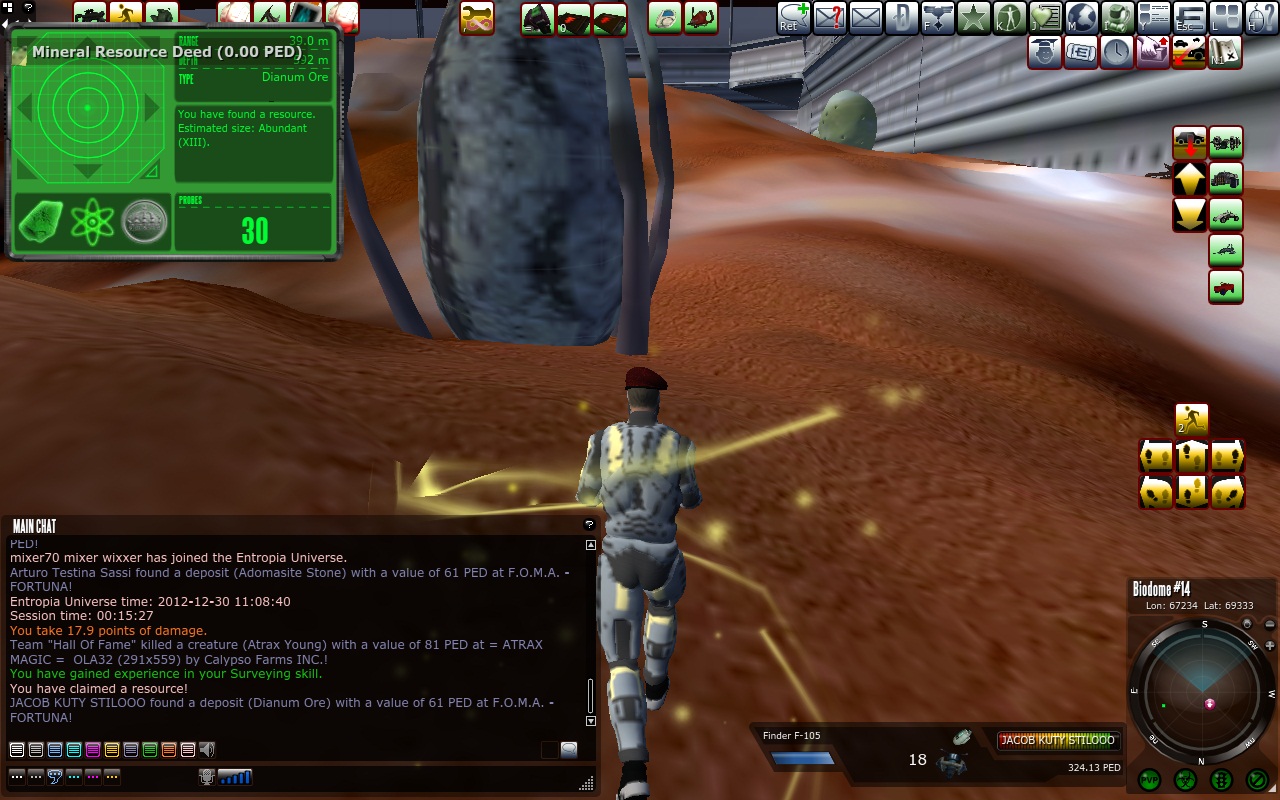Click the yellow down arrow vehicle button

pos(1189,215)
